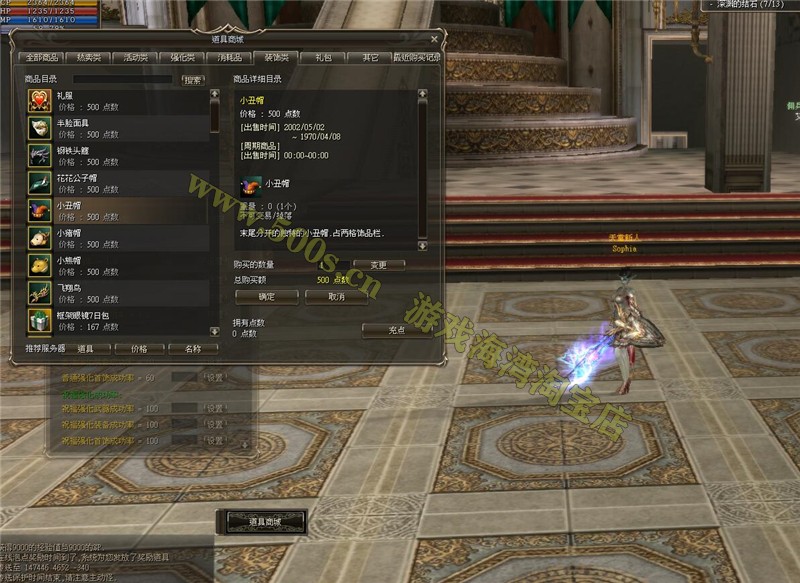Close the 道具商城 shop window
Screen dimensions: 800x583
(x=434, y=39)
